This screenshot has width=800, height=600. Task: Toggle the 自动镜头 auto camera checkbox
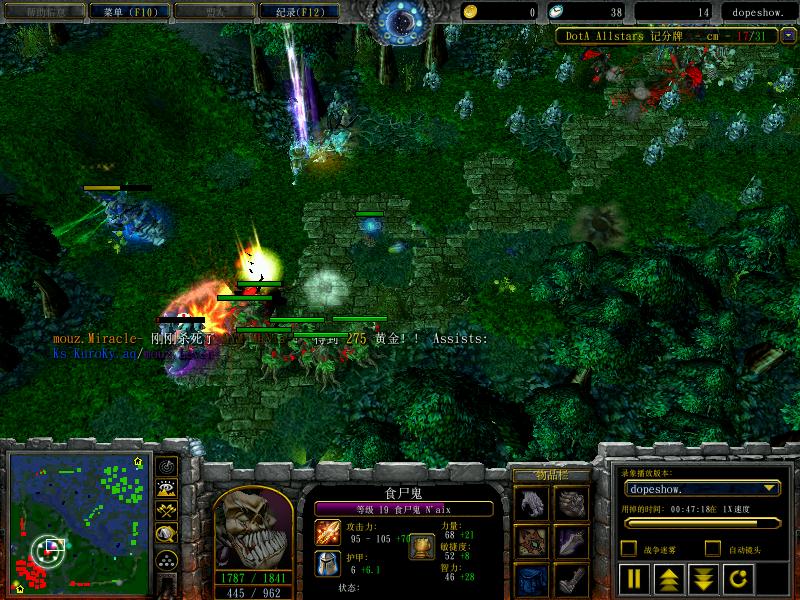(x=713, y=548)
